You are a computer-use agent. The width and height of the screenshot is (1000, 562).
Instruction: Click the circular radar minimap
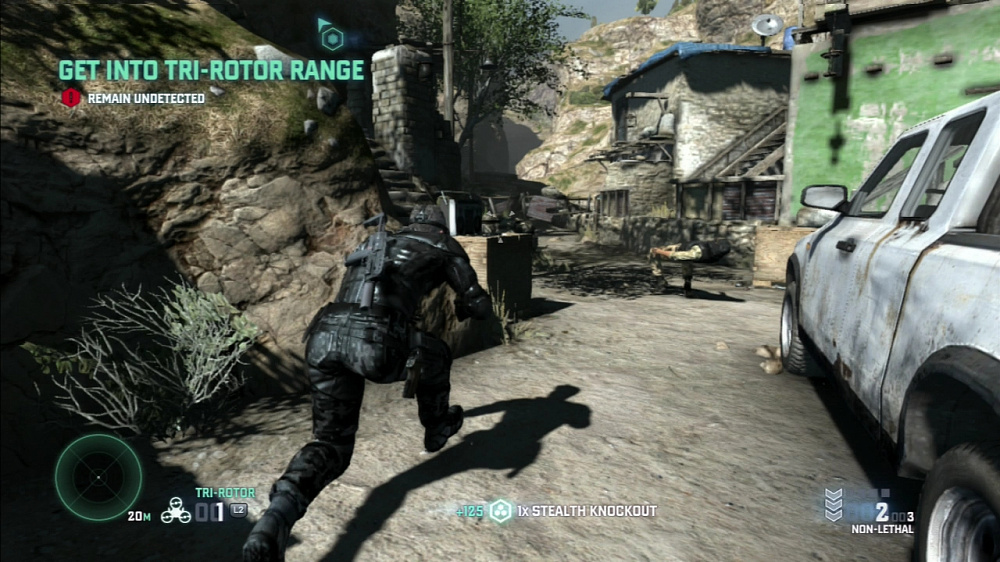[98, 477]
